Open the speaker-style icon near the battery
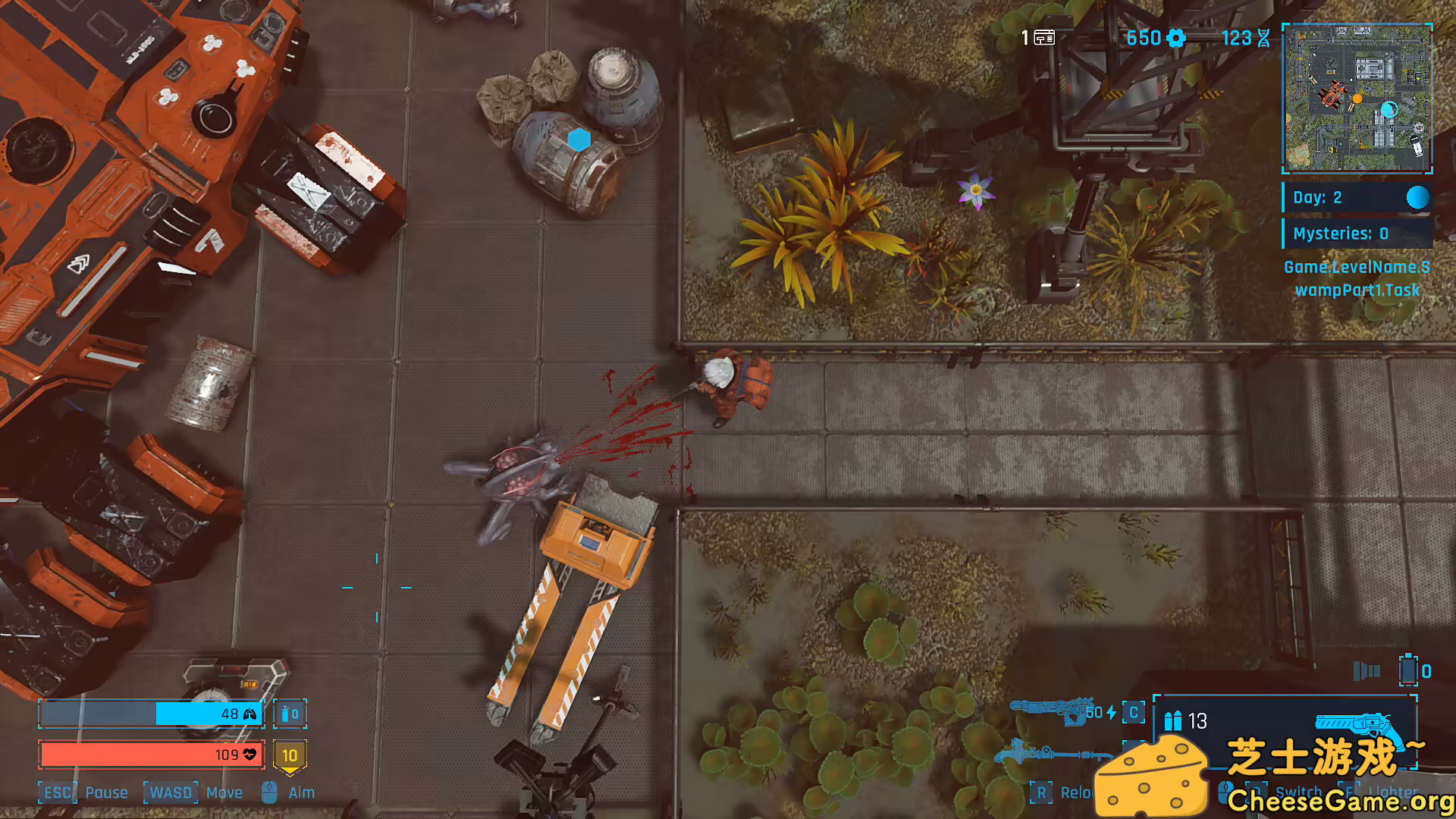 pos(1365,671)
